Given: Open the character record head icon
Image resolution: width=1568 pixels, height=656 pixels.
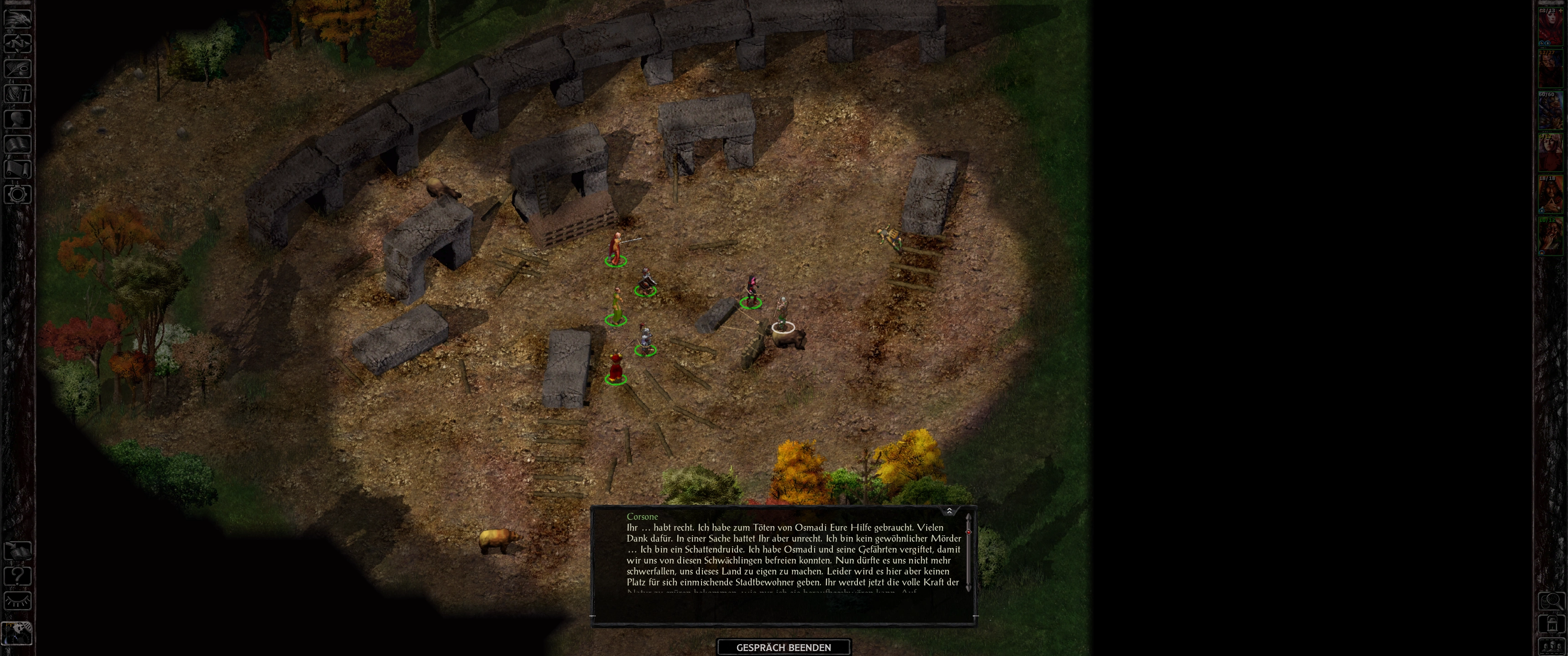Looking at the screenshot, I should tap(18, 118).
